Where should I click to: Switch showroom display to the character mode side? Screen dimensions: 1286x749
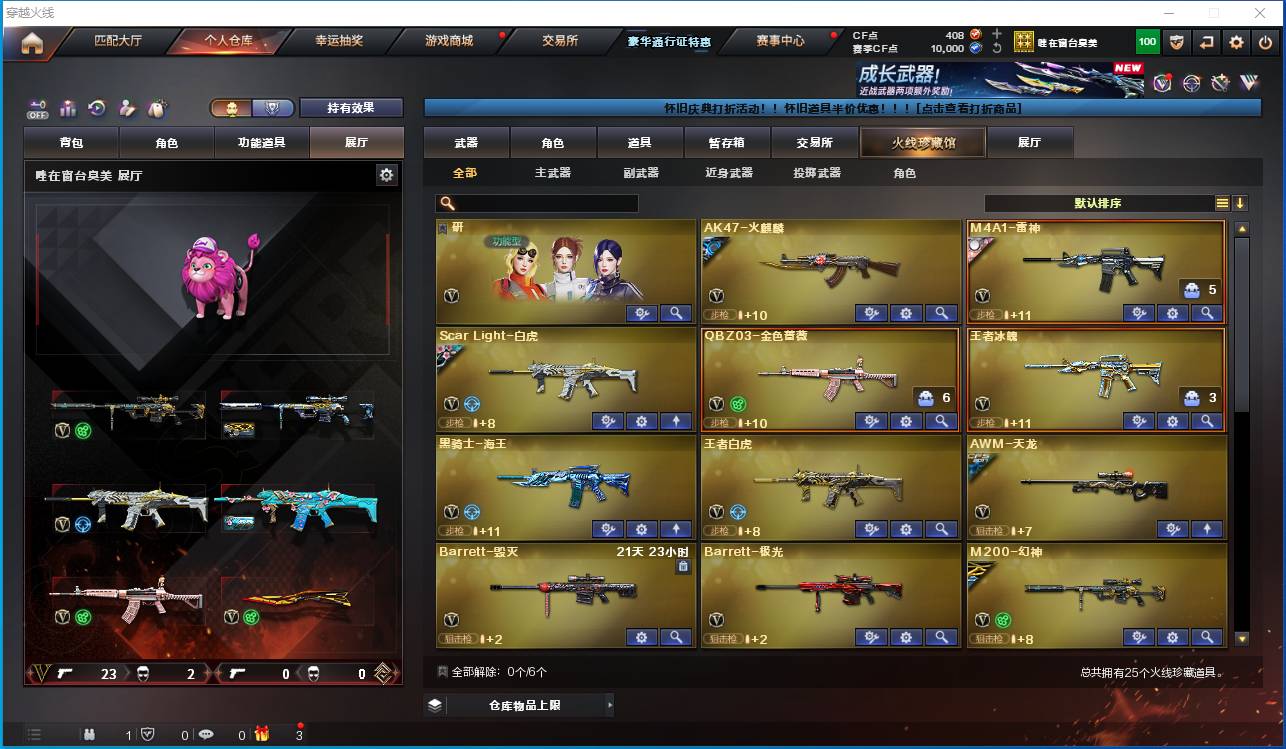pyautogui.click(x=232, y=108)
